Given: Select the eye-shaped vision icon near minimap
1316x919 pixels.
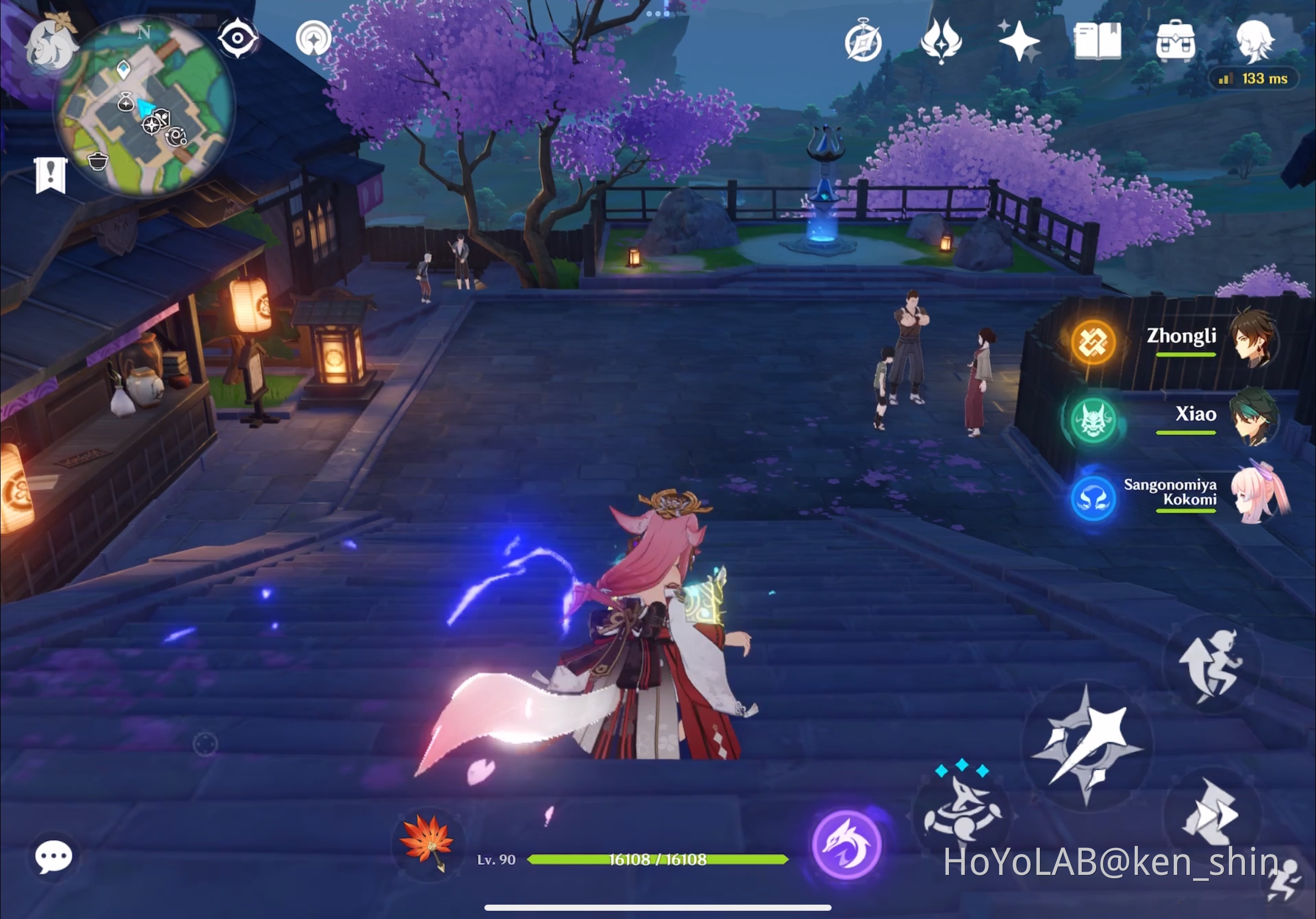Looking at the screenshot, I should (x=238, y=37).
